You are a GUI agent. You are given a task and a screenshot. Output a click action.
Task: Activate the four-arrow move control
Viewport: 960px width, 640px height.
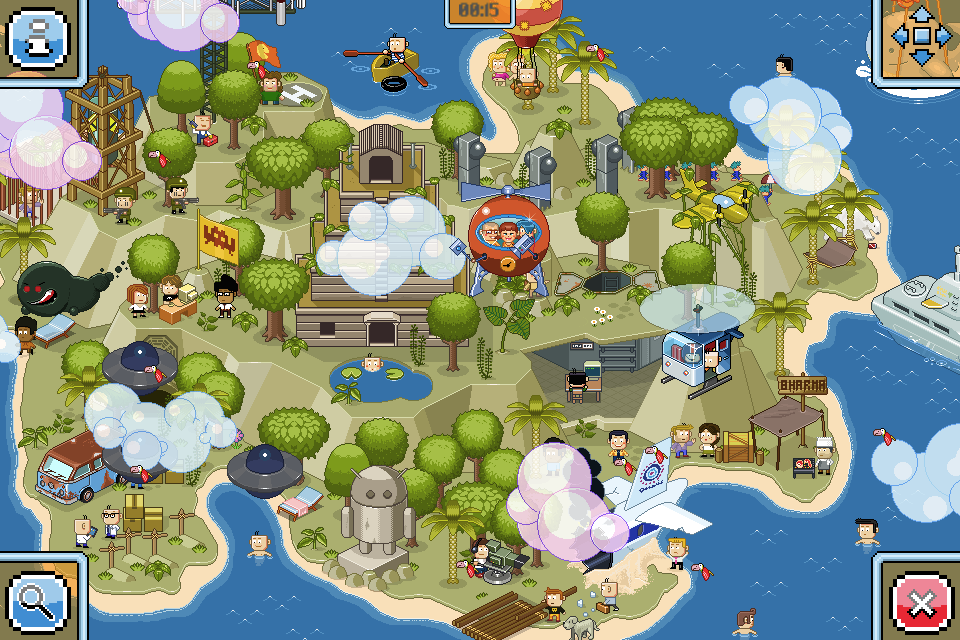[920, 37]
